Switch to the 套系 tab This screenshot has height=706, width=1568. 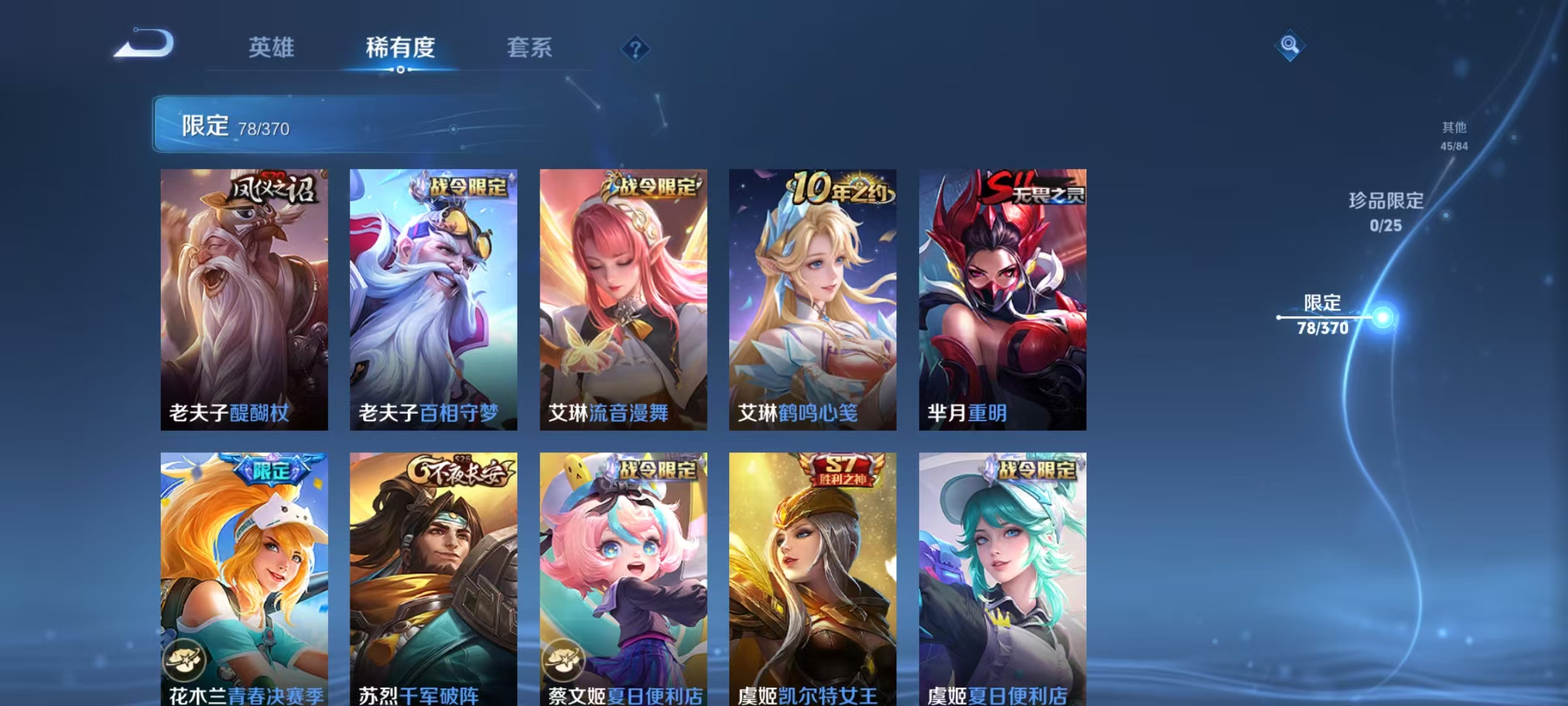tap(531, 48)
